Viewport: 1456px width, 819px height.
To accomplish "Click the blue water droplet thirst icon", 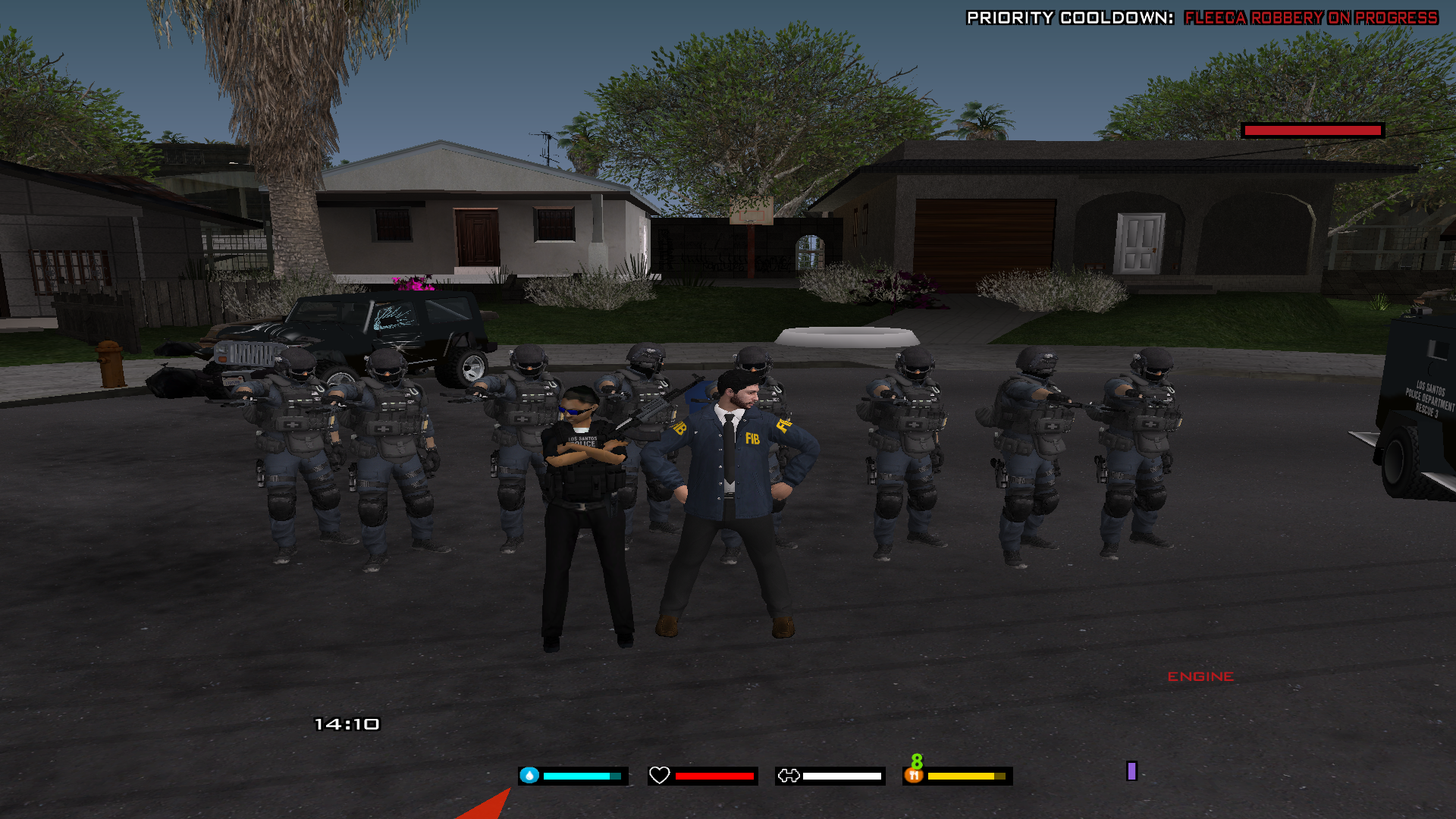I will point(529,775).
